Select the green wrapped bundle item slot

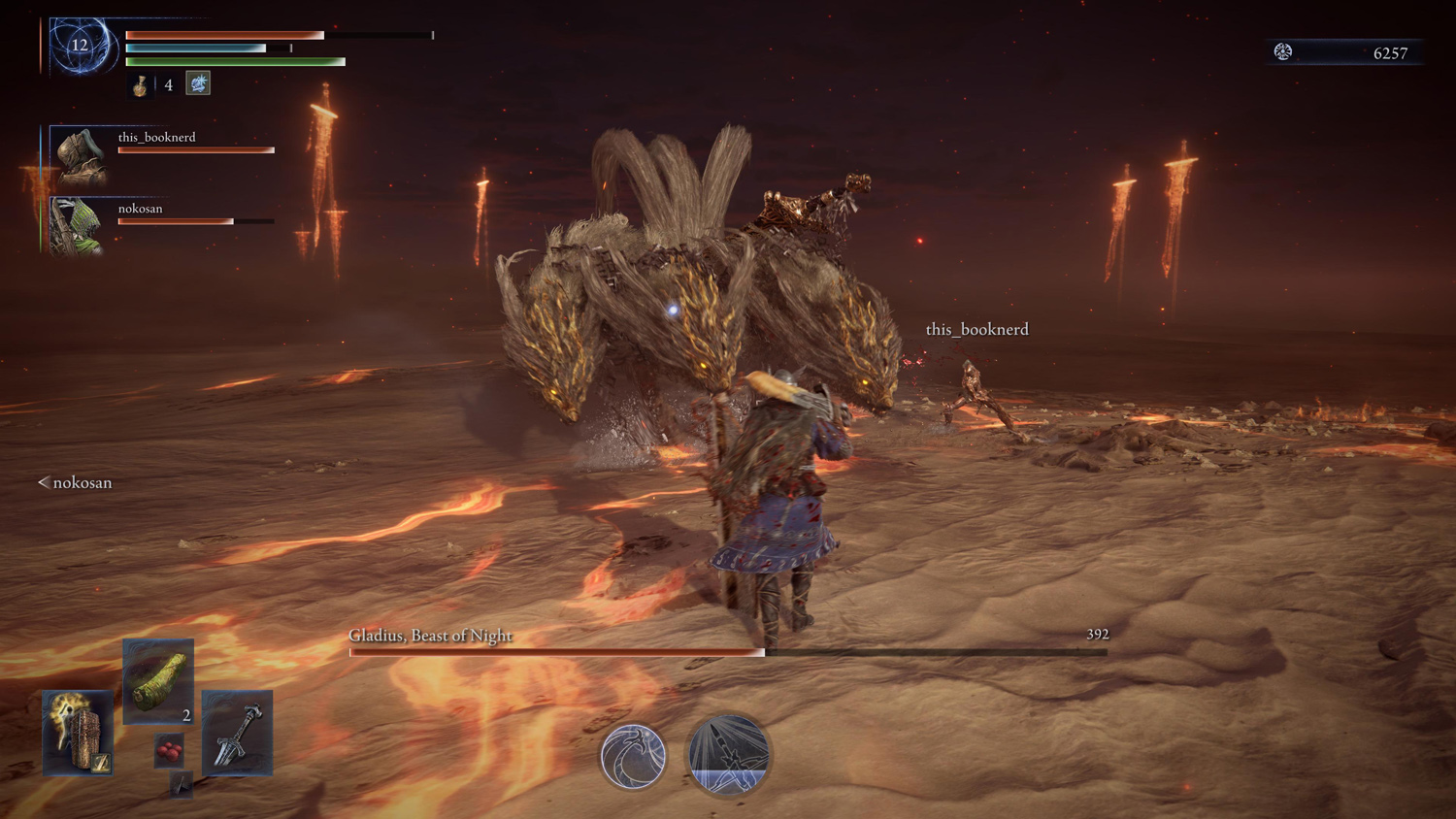pos(158,681)
